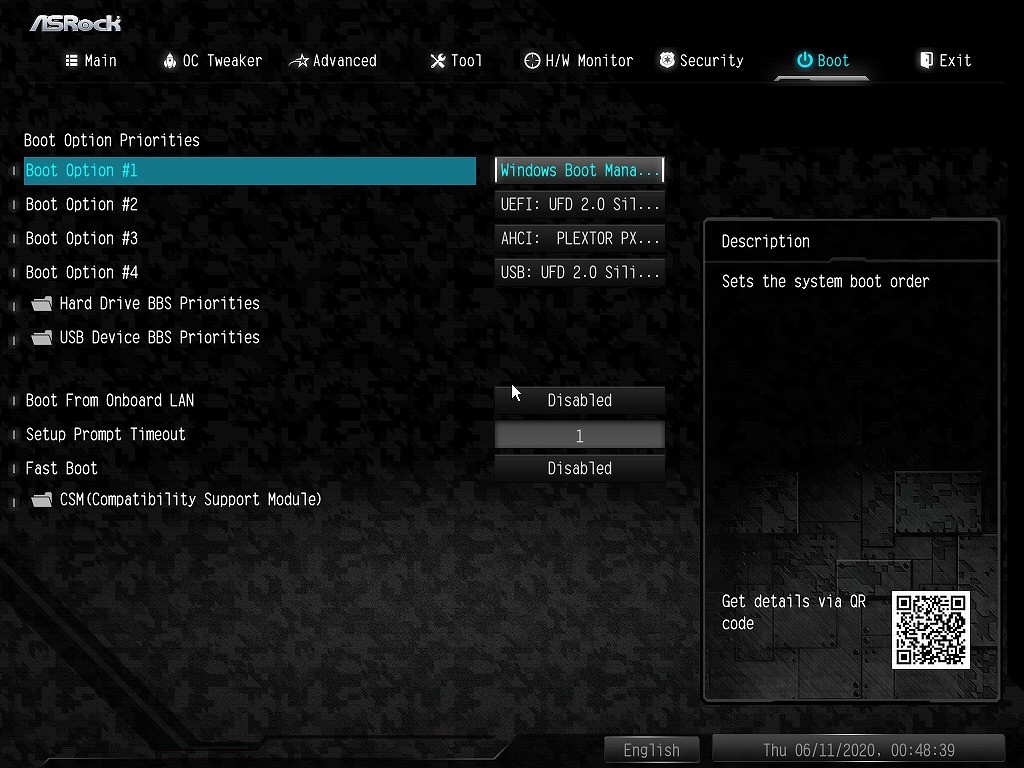
Task: Choose the Boot Option #3 AHCI PLEXTOR value
Action: [579, 239]
